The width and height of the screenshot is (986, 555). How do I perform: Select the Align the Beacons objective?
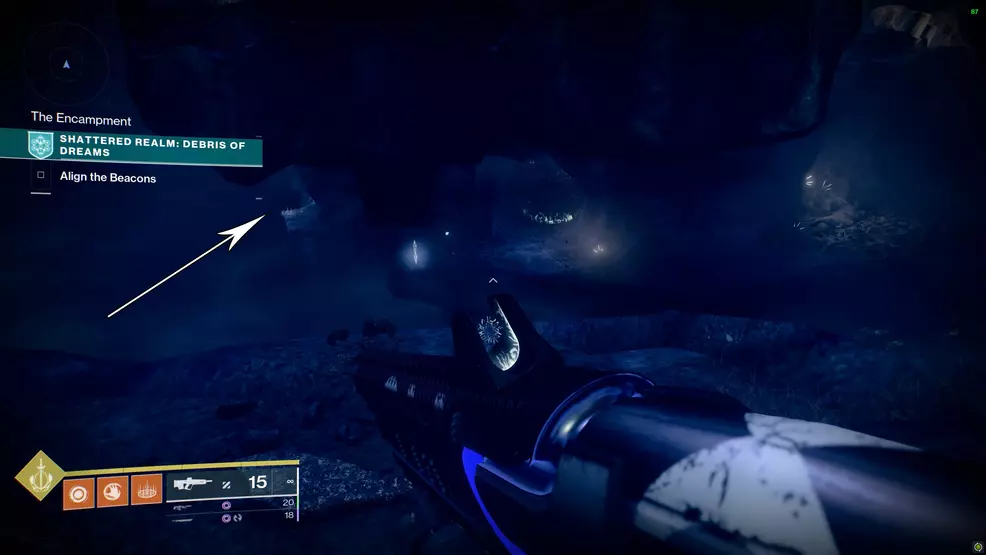(107, 178)
